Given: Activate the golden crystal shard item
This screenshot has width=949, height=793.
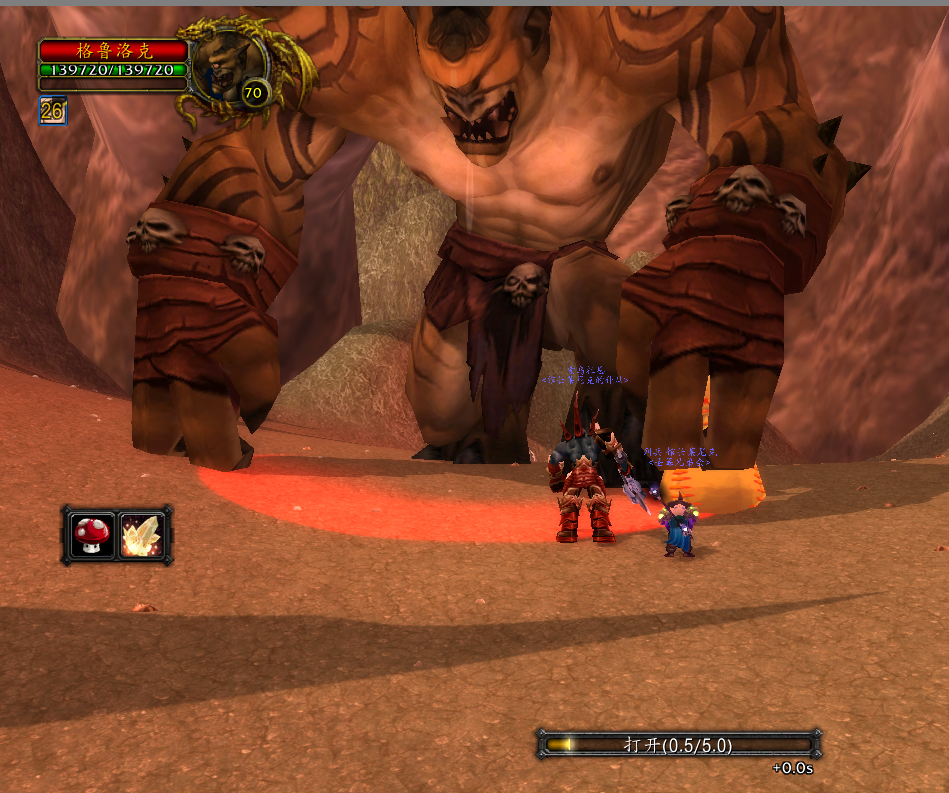Looking at the screenshot, I should (x=141, y=535).
